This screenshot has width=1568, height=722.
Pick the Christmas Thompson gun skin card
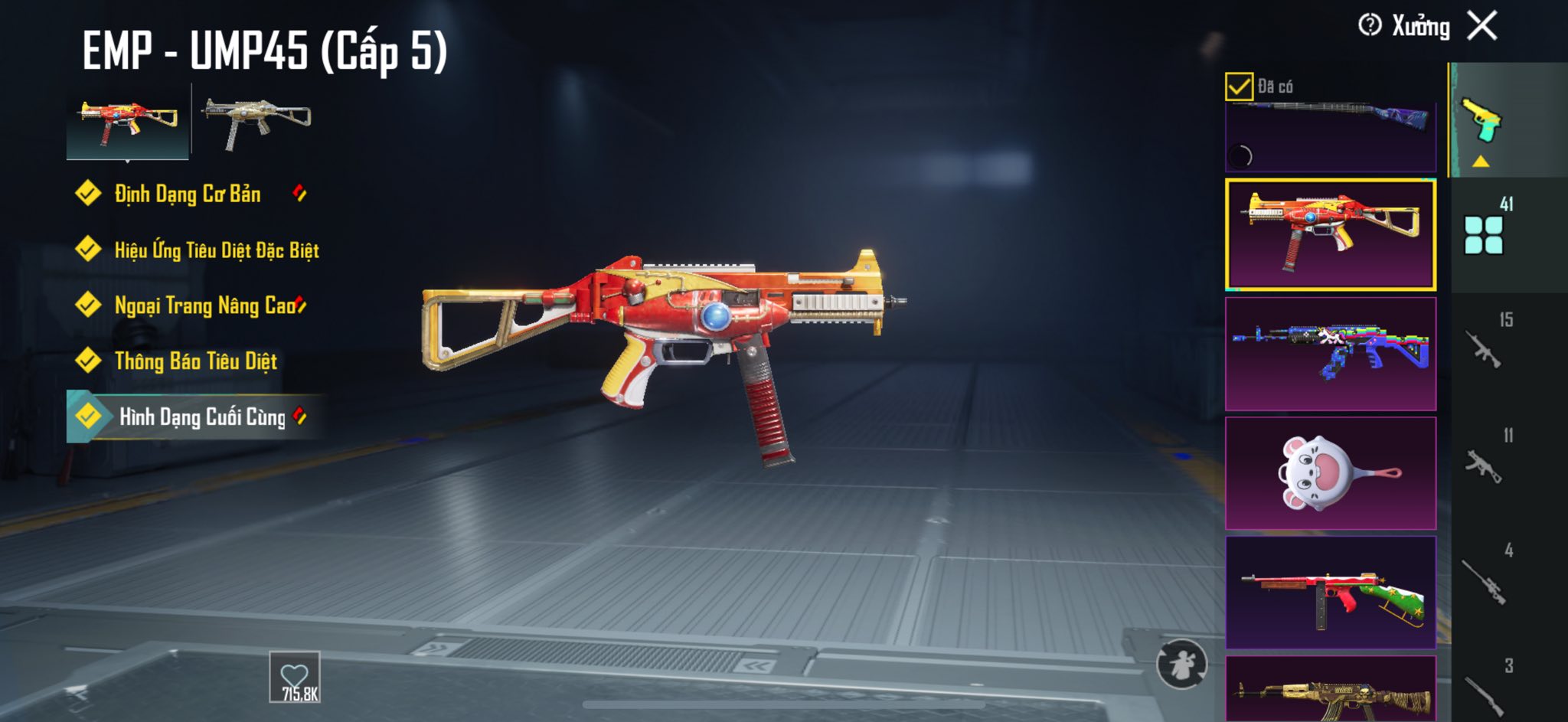tap(1331, 593)
